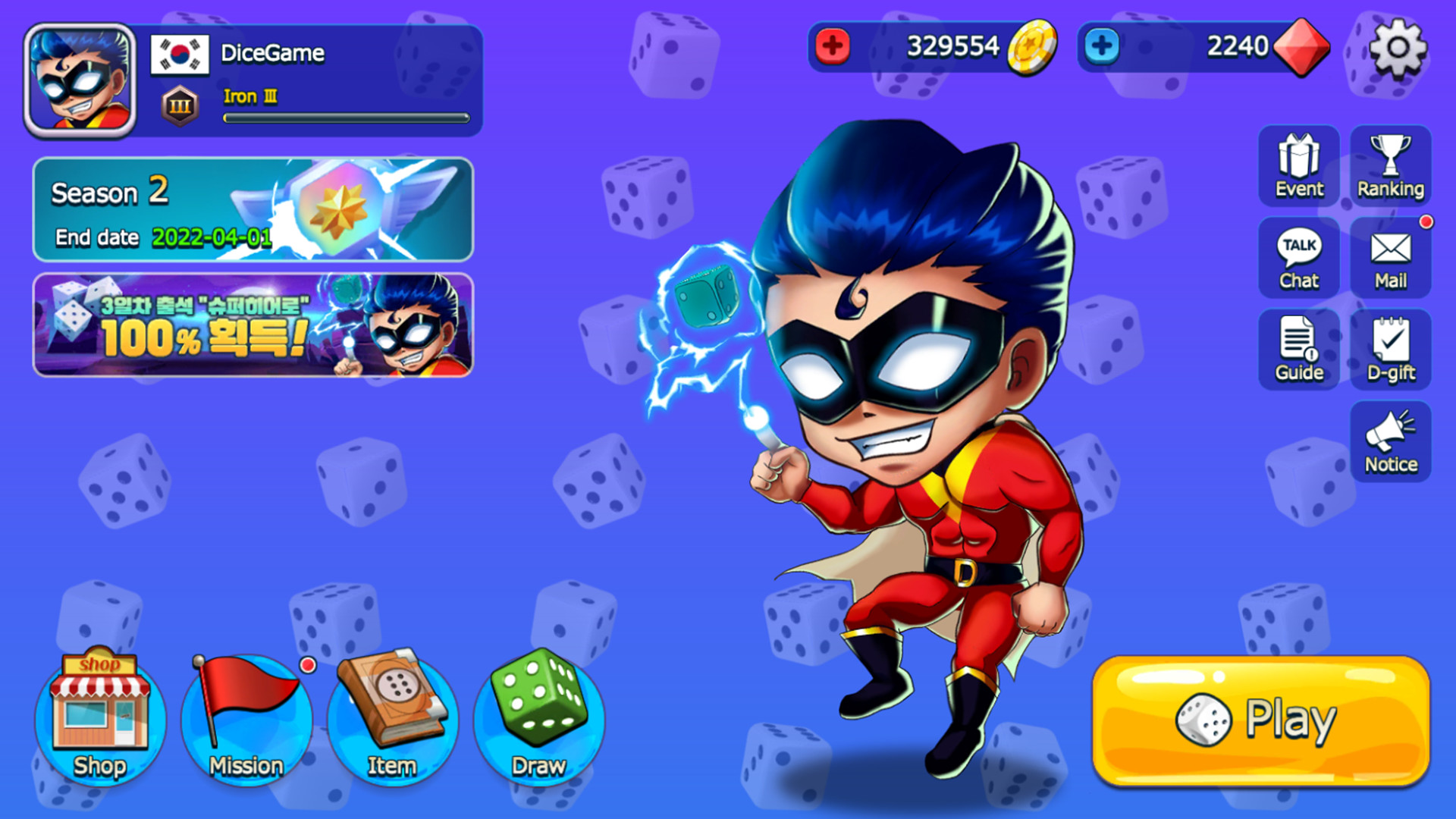
Task: Open the Ranking leaderboard
Action: pos(1390,166)
